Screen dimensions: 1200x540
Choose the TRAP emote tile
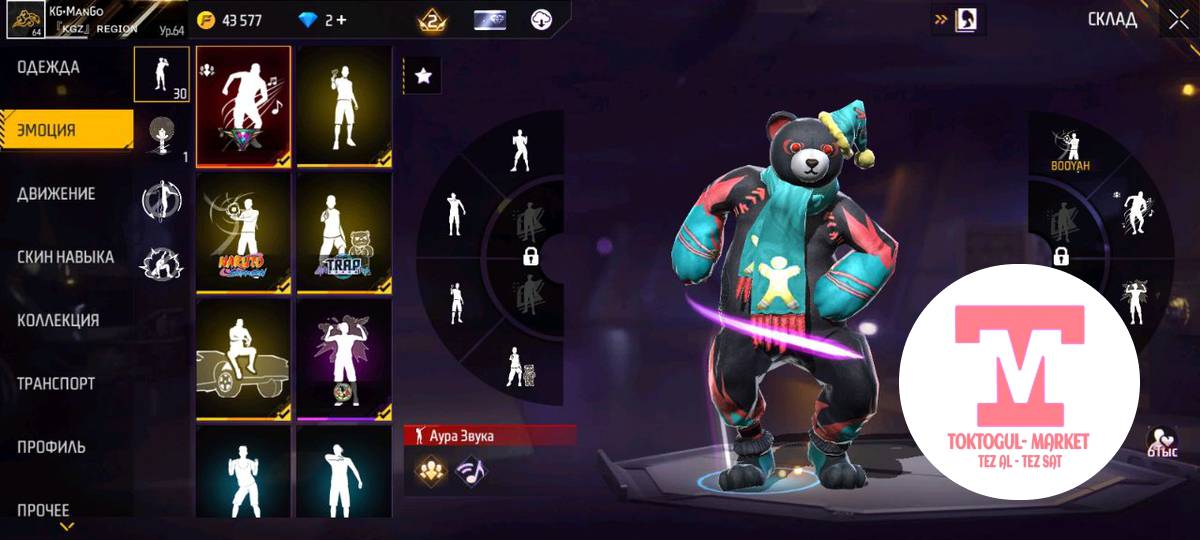tap(344, 233)
